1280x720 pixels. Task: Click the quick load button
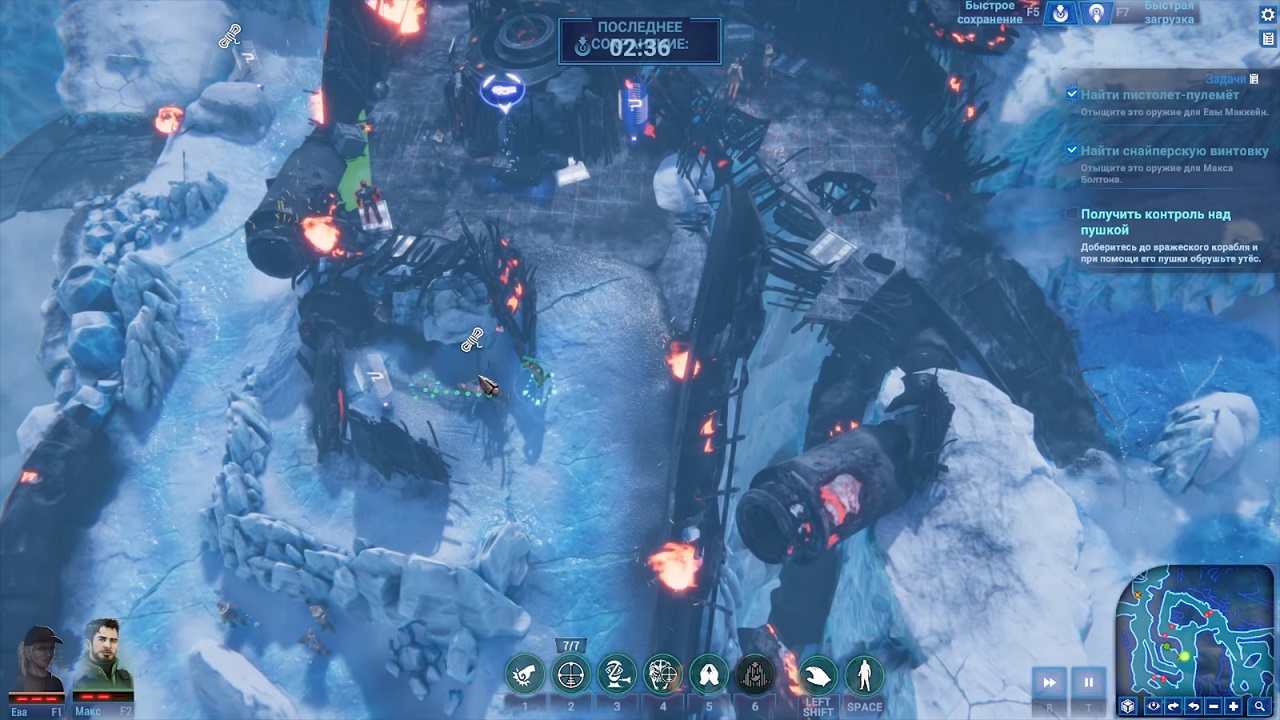tap(1097, 13)
